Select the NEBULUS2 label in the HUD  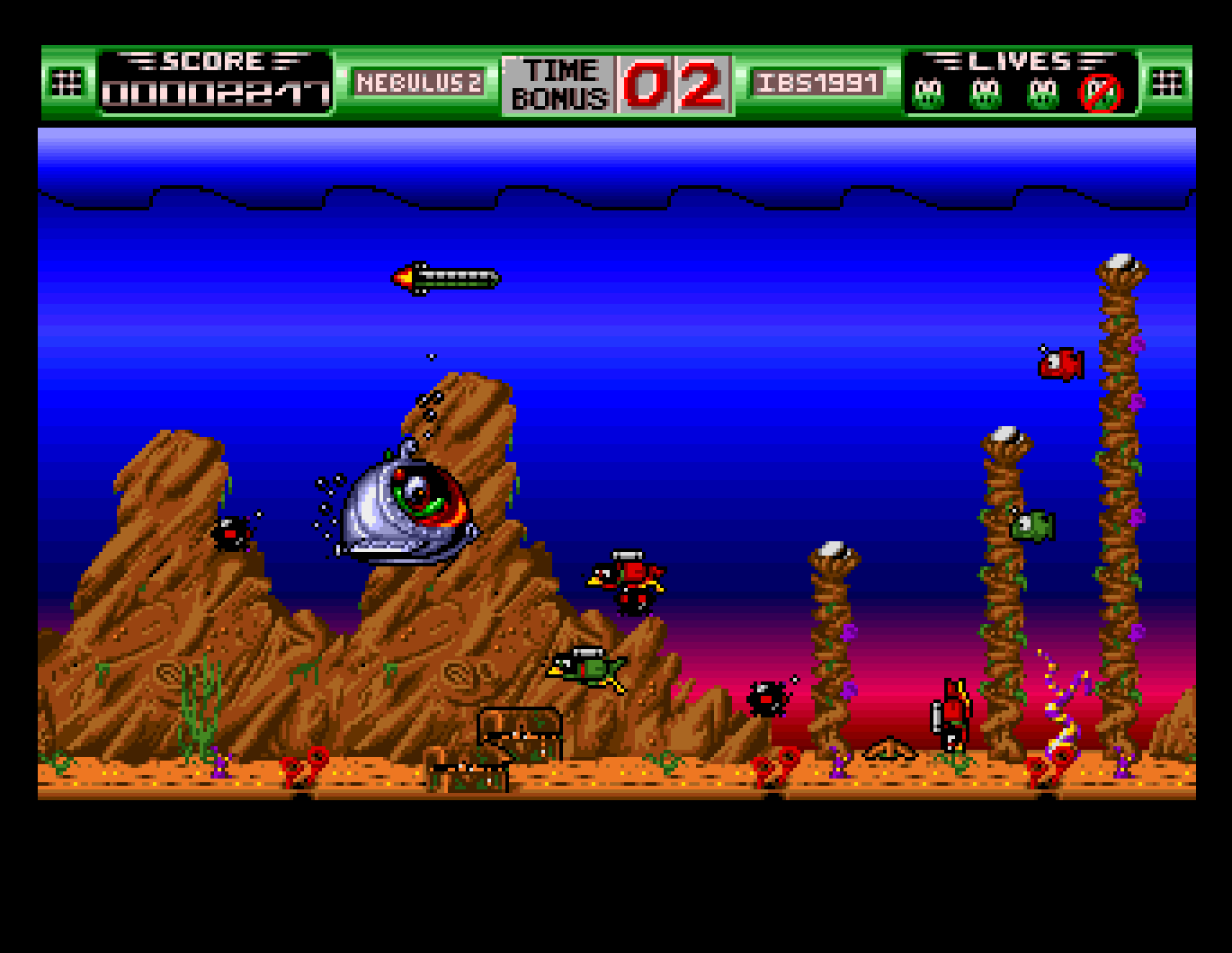420,82
